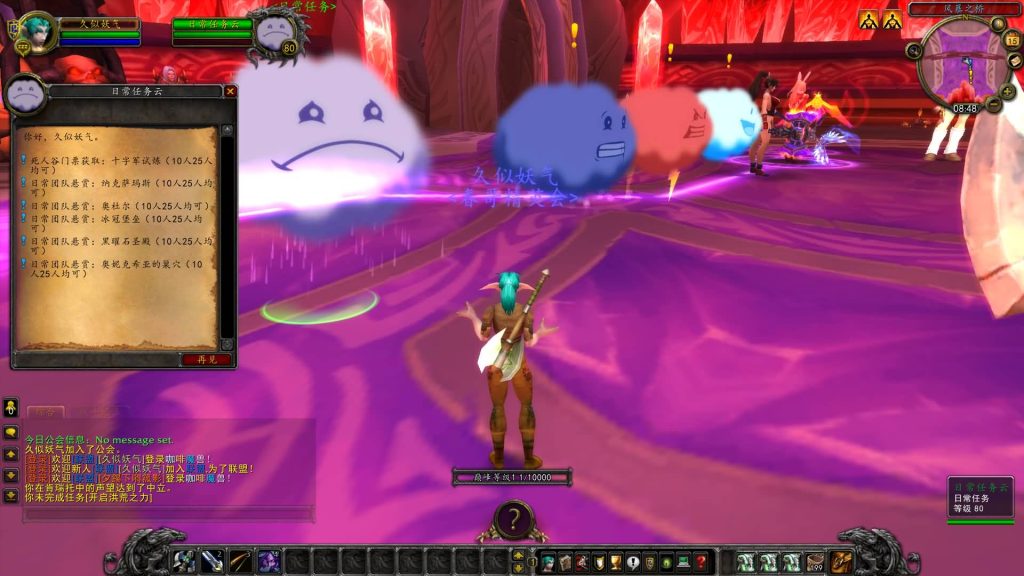Open the mail envelope icon by the minimap
The image size is (1024, 576).
(x=1015, y=61)
